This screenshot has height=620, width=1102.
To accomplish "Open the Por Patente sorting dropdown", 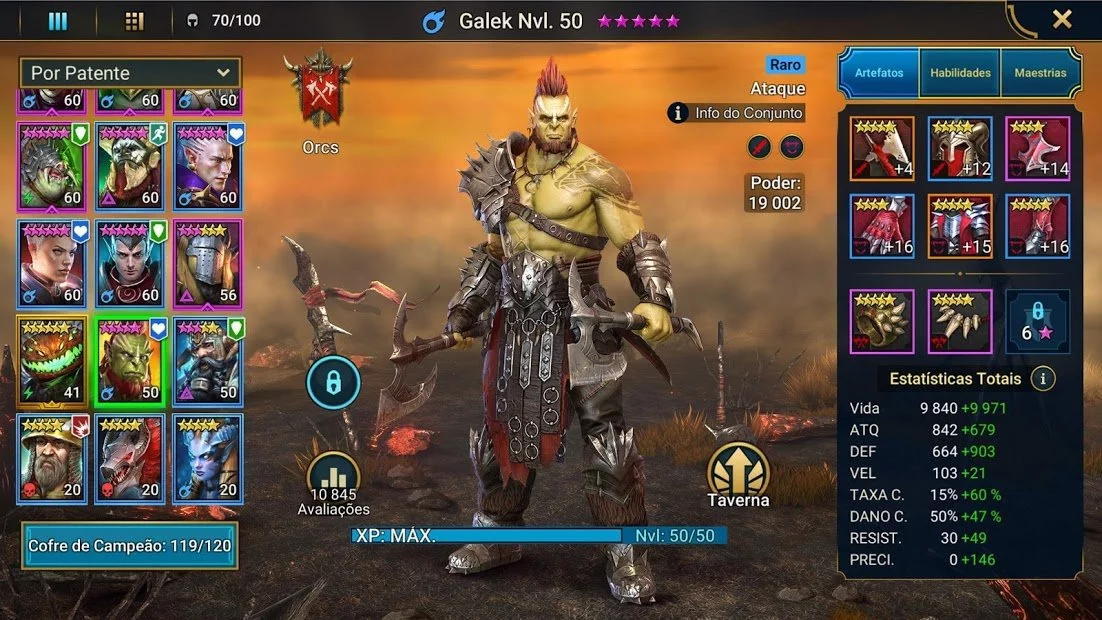I will (x=130, y=73).
